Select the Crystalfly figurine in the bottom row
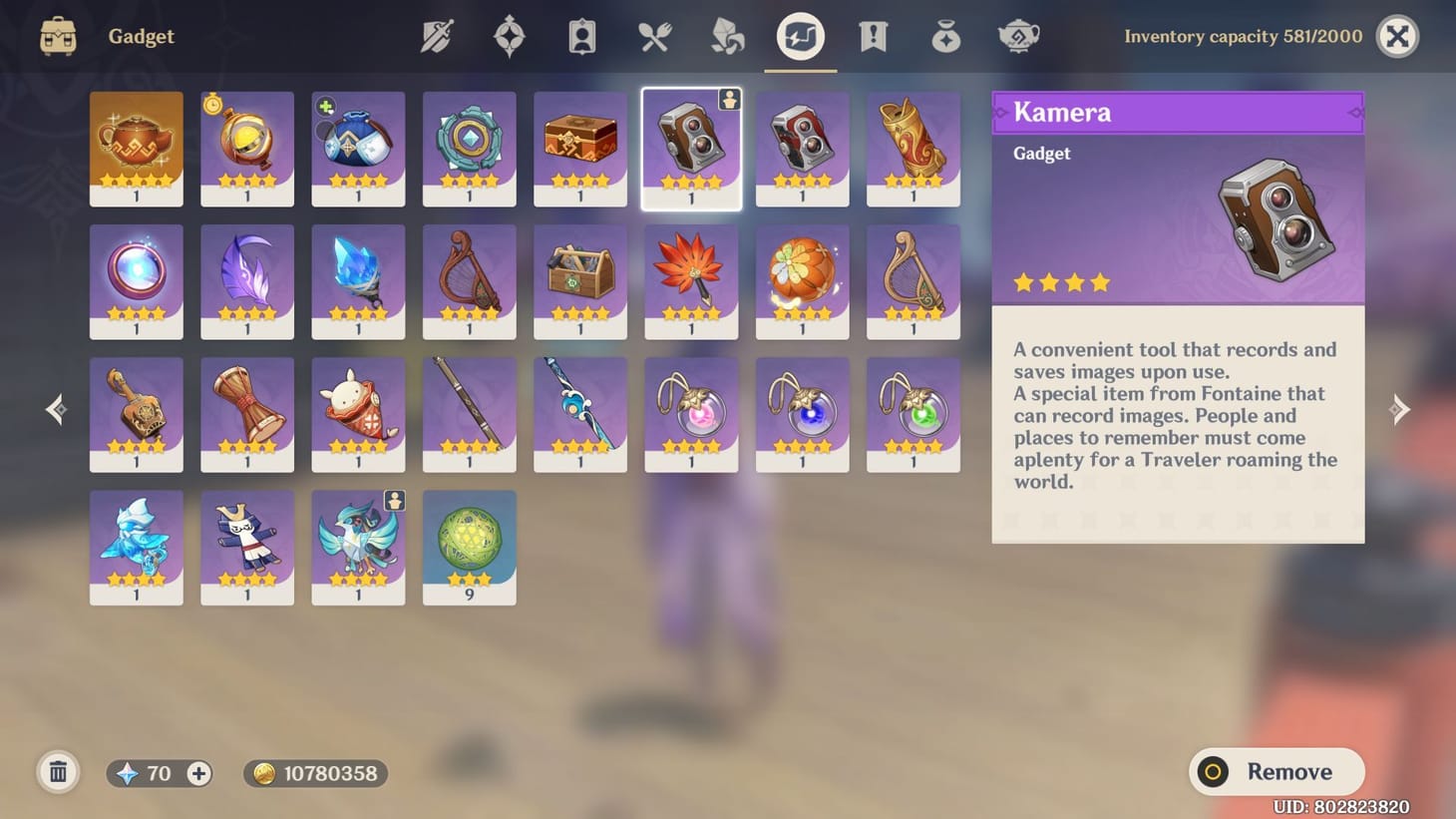Viewport: 1456px width, 819px height. pos(137,547)
